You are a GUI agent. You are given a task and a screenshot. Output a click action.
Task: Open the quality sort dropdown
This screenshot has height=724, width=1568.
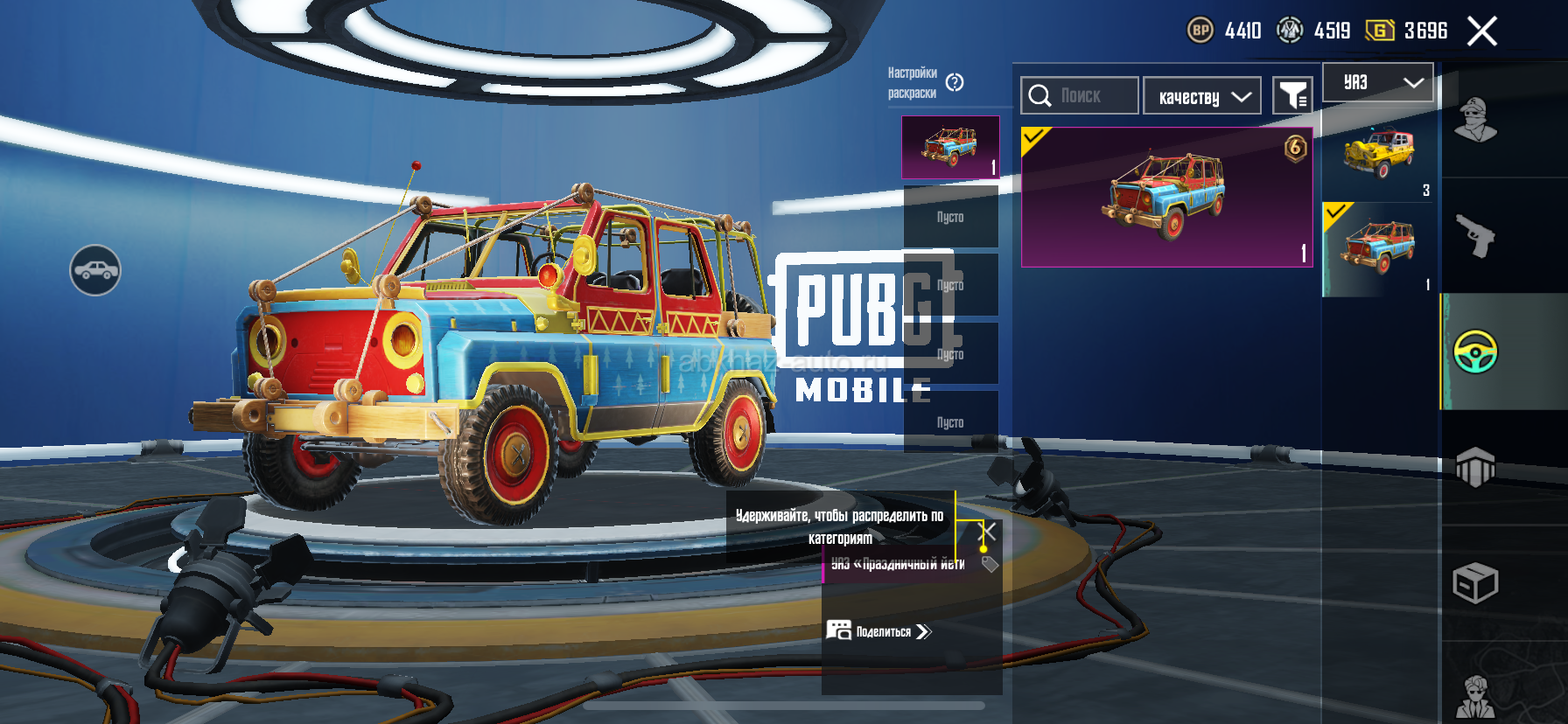click(1202, 96)
